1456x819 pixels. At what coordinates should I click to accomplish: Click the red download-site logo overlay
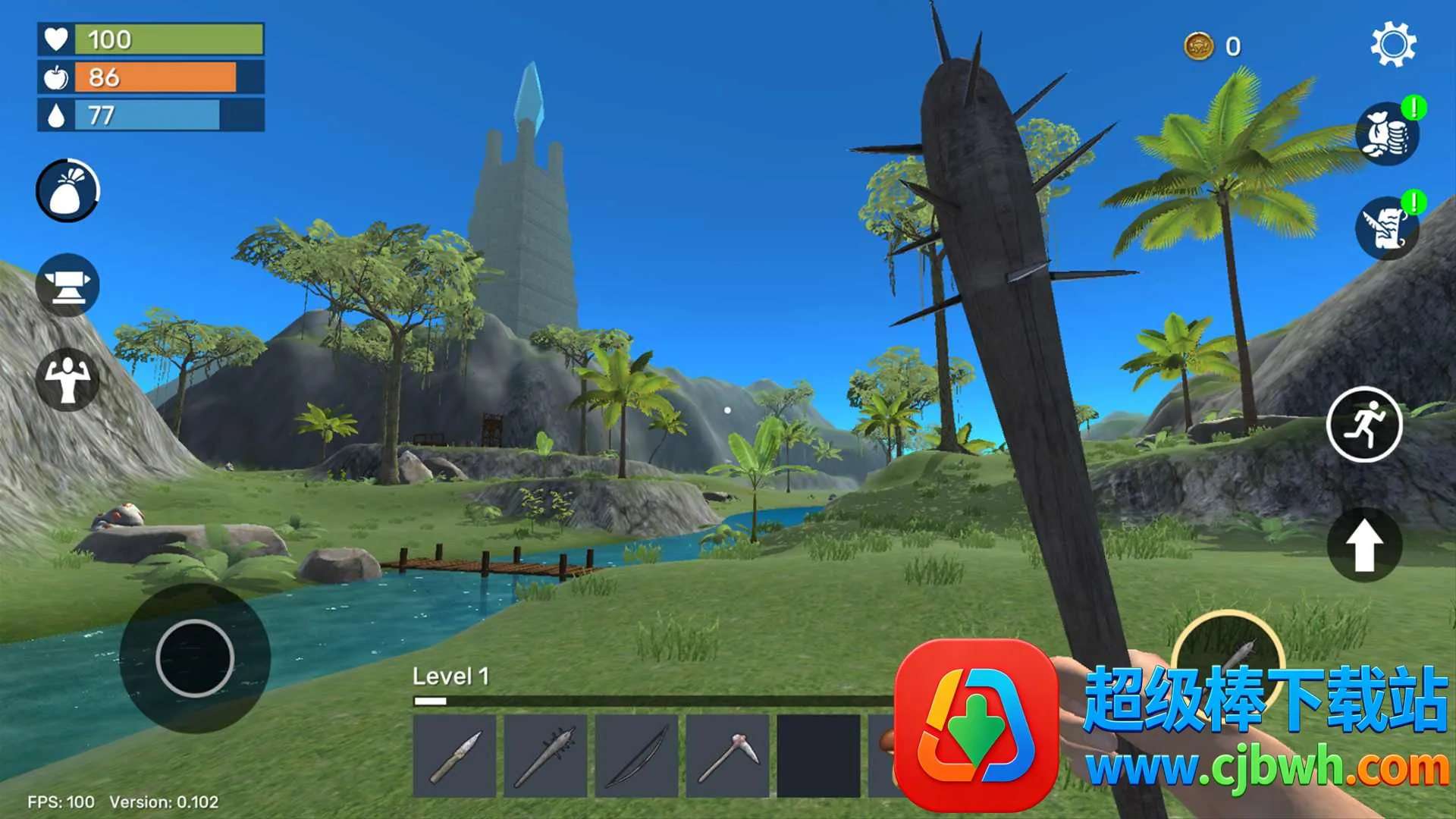(977, 726)
